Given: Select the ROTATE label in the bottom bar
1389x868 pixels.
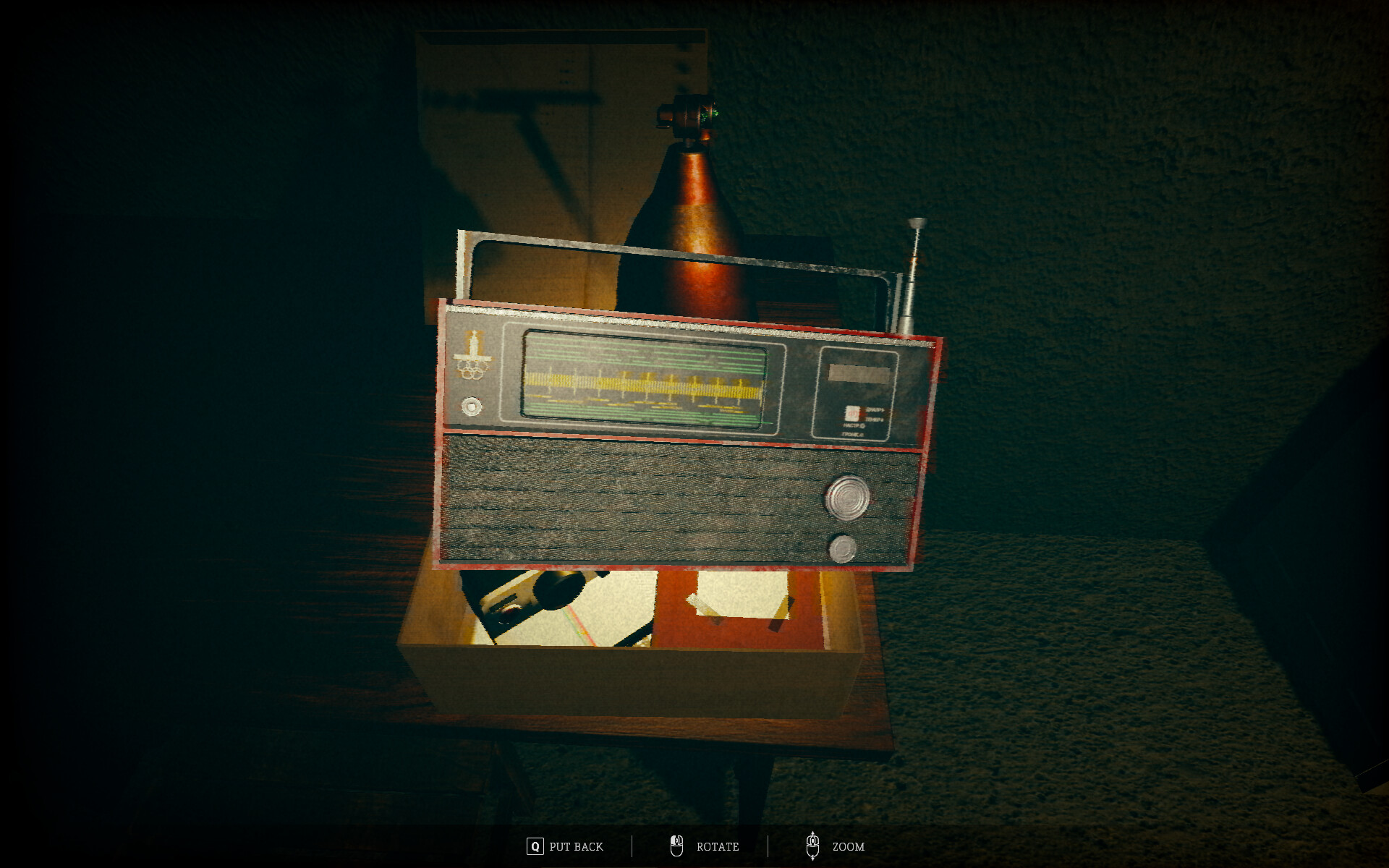Looking at the screenshot, I should coord(717,847).
